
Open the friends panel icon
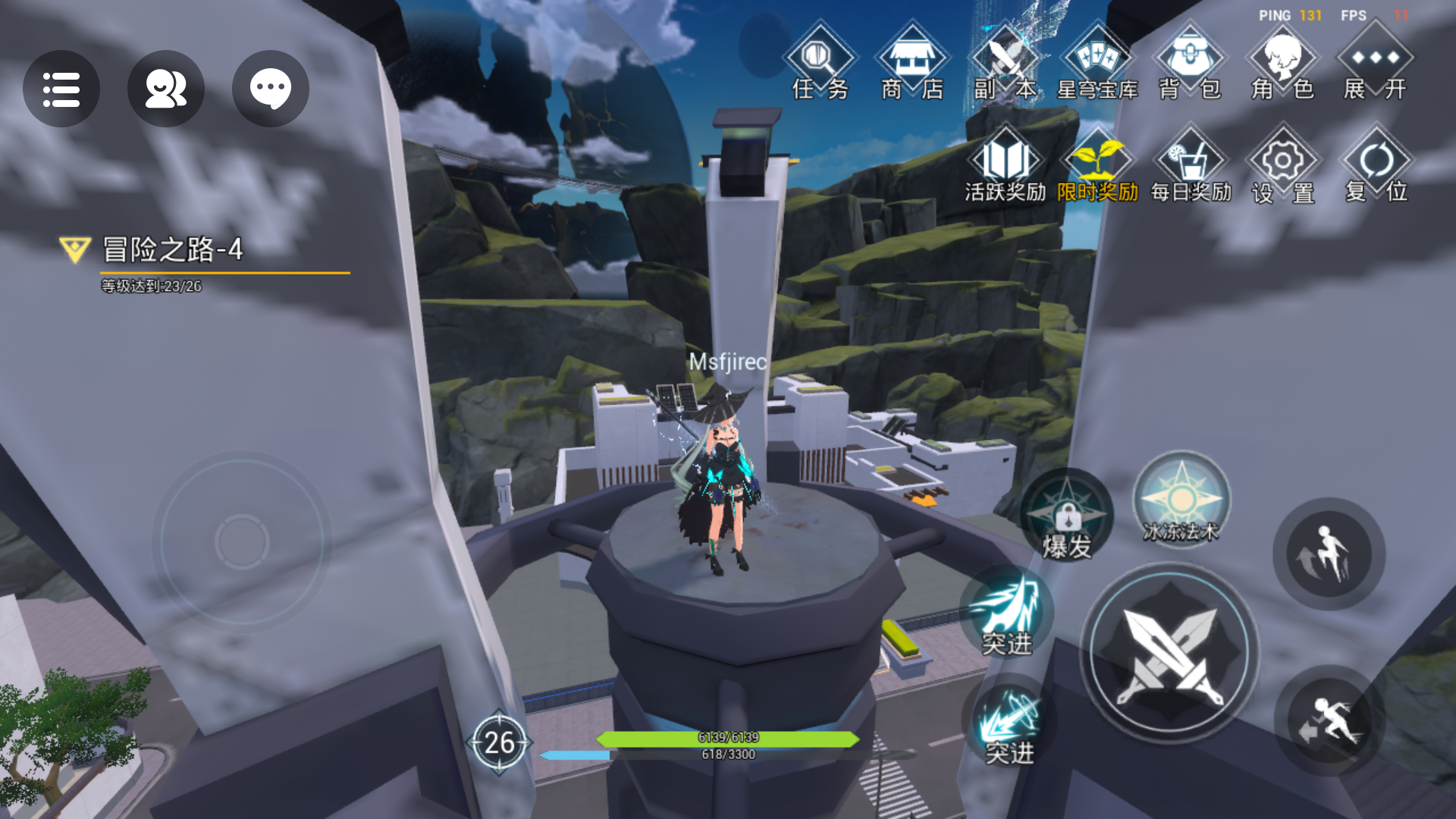[165, 89]
